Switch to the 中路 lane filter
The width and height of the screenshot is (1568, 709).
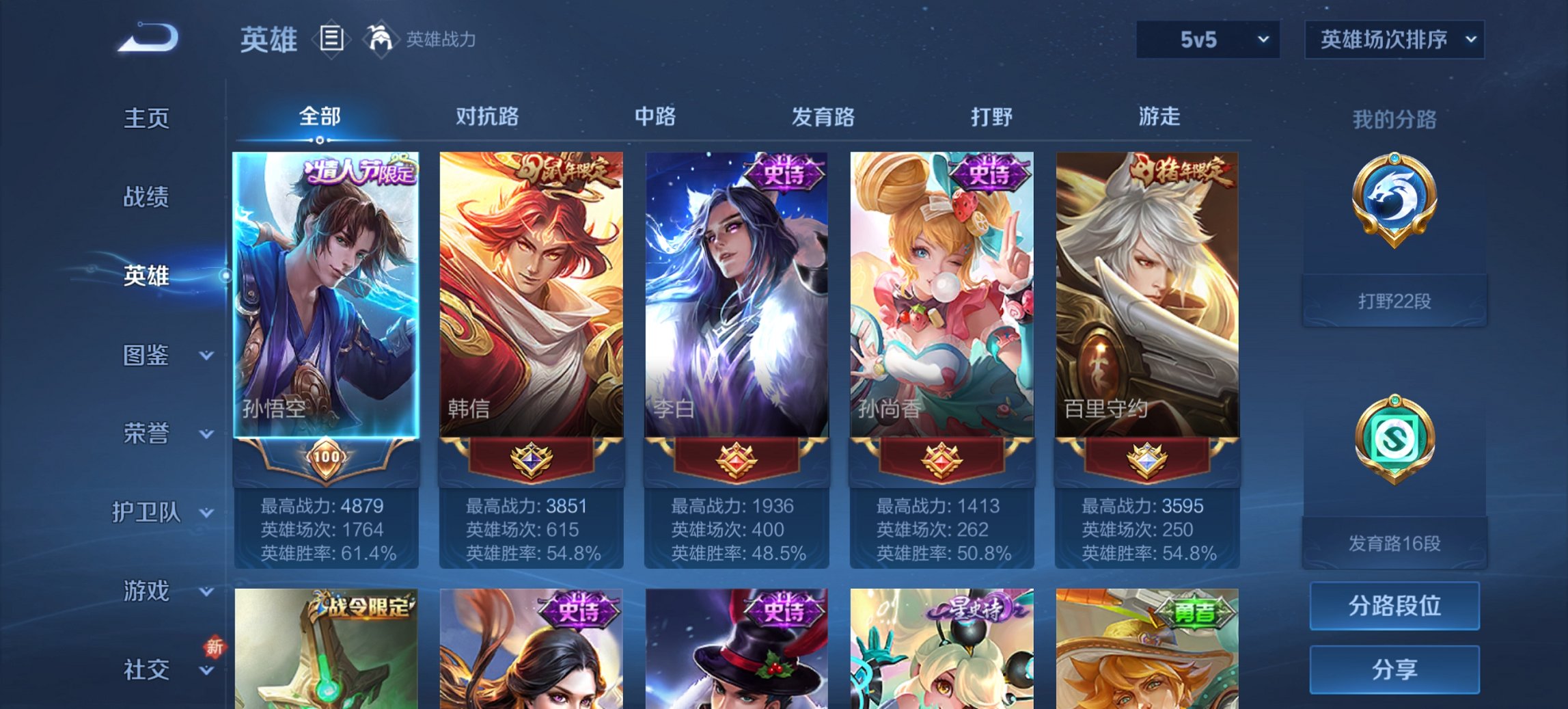point(655,117)
